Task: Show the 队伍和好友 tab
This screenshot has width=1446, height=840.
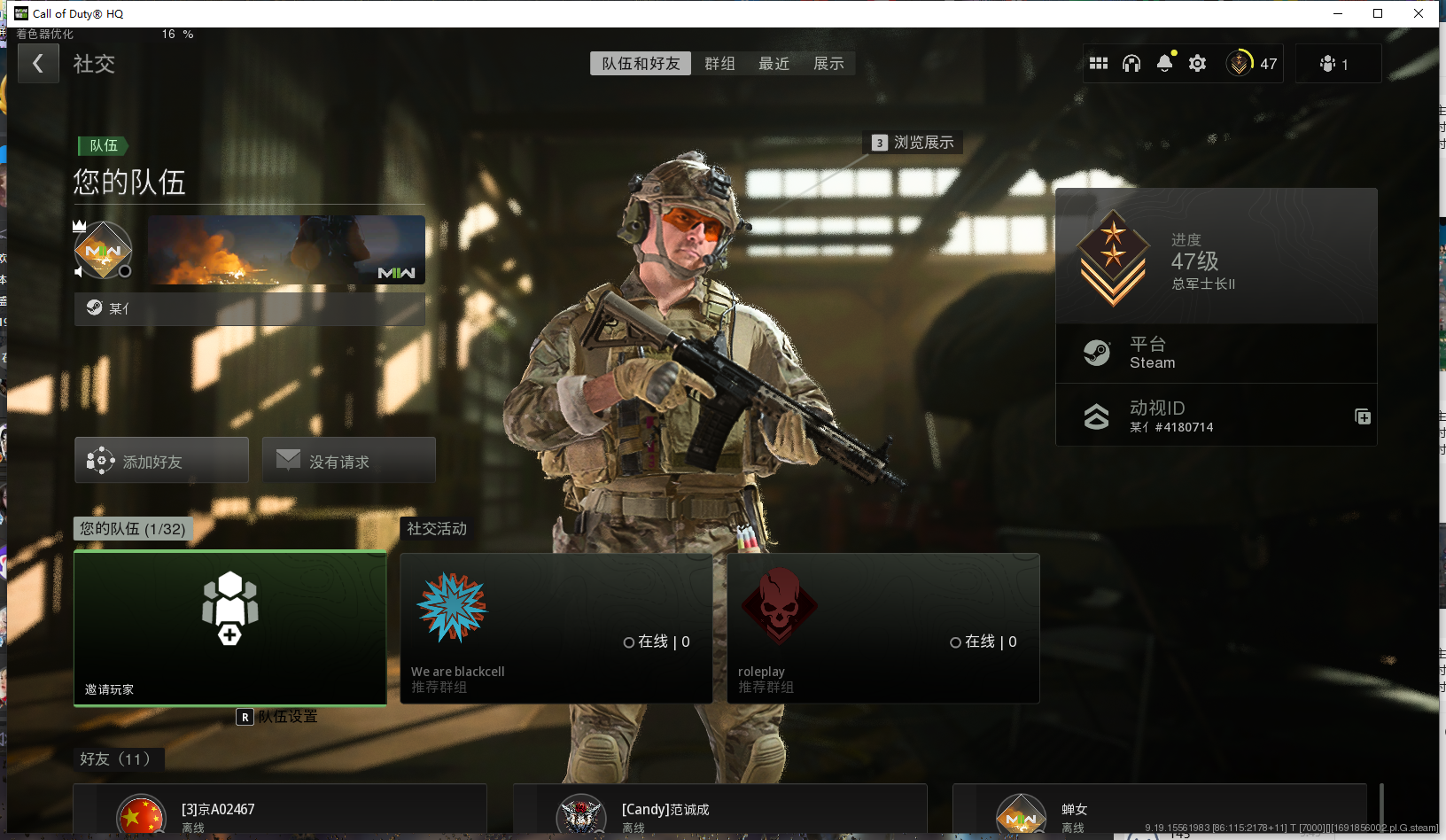Action: (x=641, y=64)
